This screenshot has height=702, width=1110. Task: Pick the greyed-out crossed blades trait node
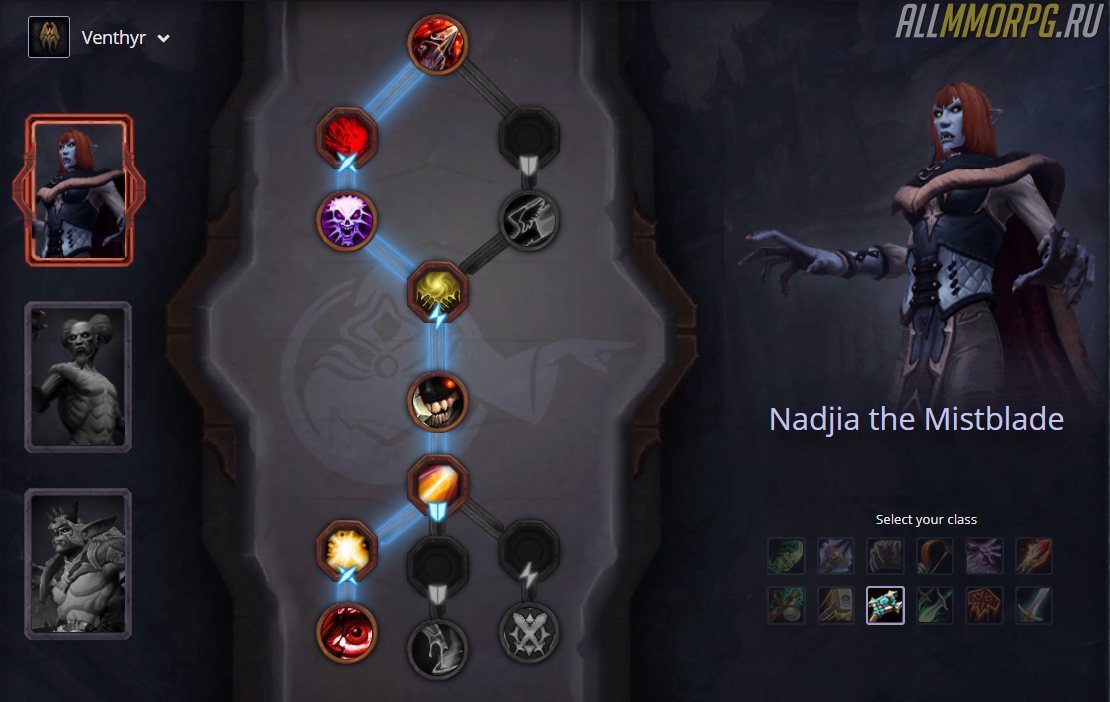(529, 633)
